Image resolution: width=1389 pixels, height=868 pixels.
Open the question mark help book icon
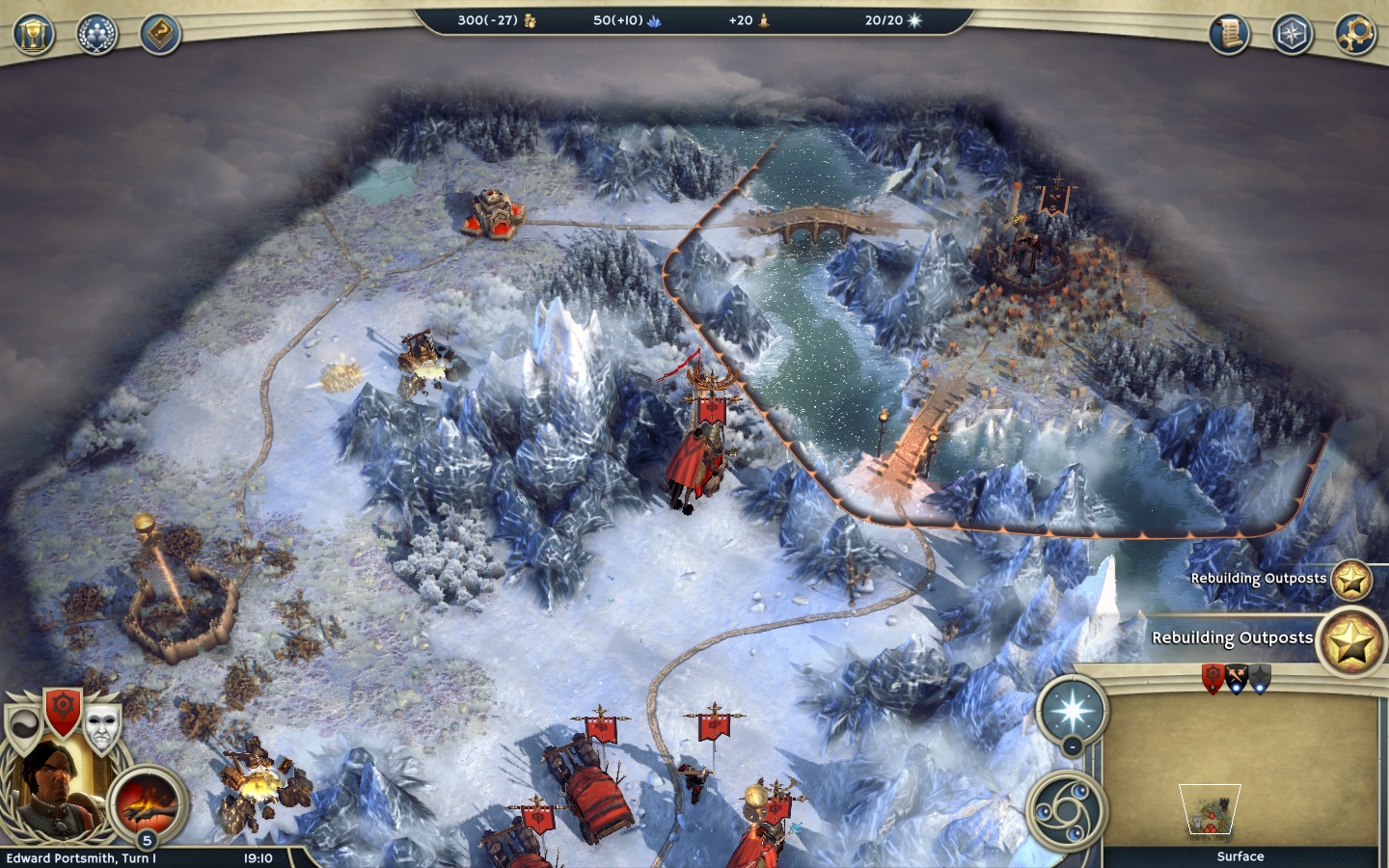[160, 35]
